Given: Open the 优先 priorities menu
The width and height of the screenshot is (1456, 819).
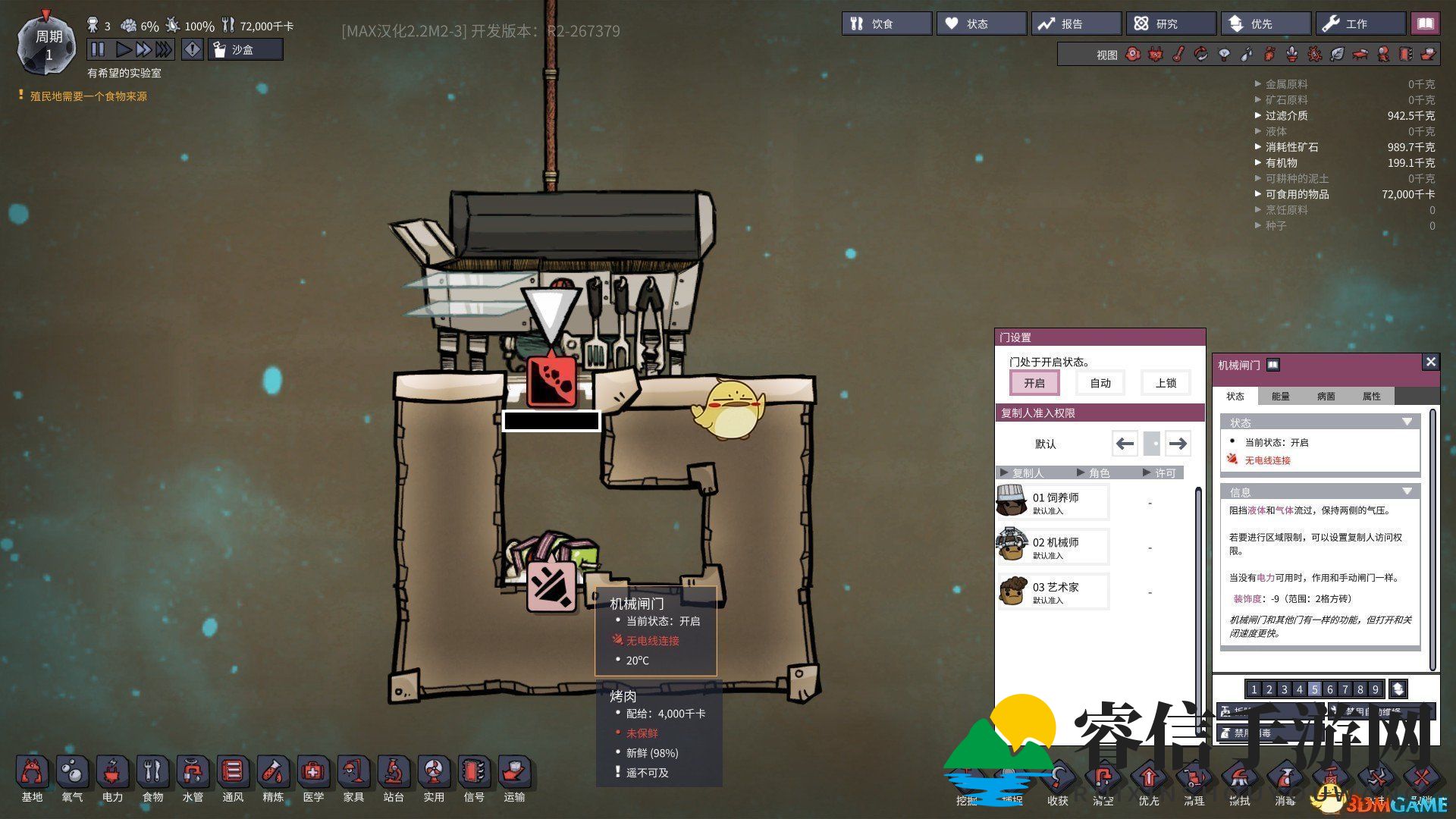Looking at the screenshot, I should pyautogui.click(x=1265, y=24).
